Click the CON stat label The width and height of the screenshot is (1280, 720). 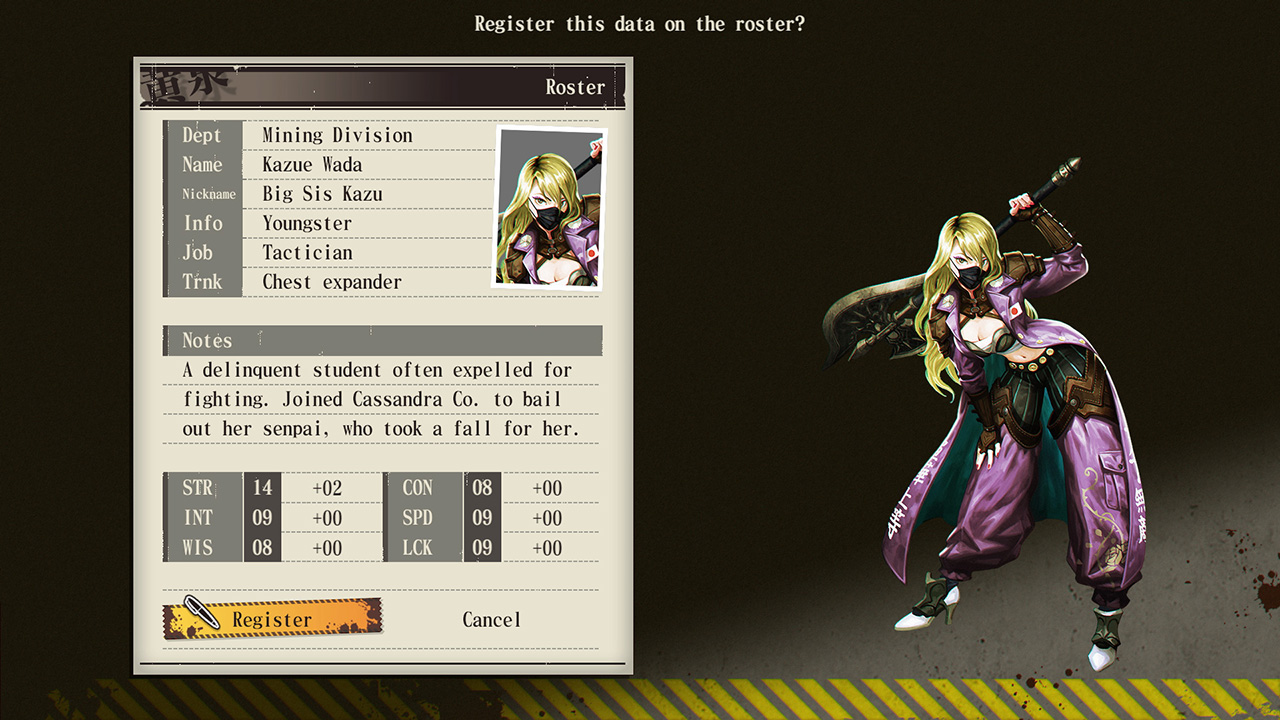pos(418,488)
